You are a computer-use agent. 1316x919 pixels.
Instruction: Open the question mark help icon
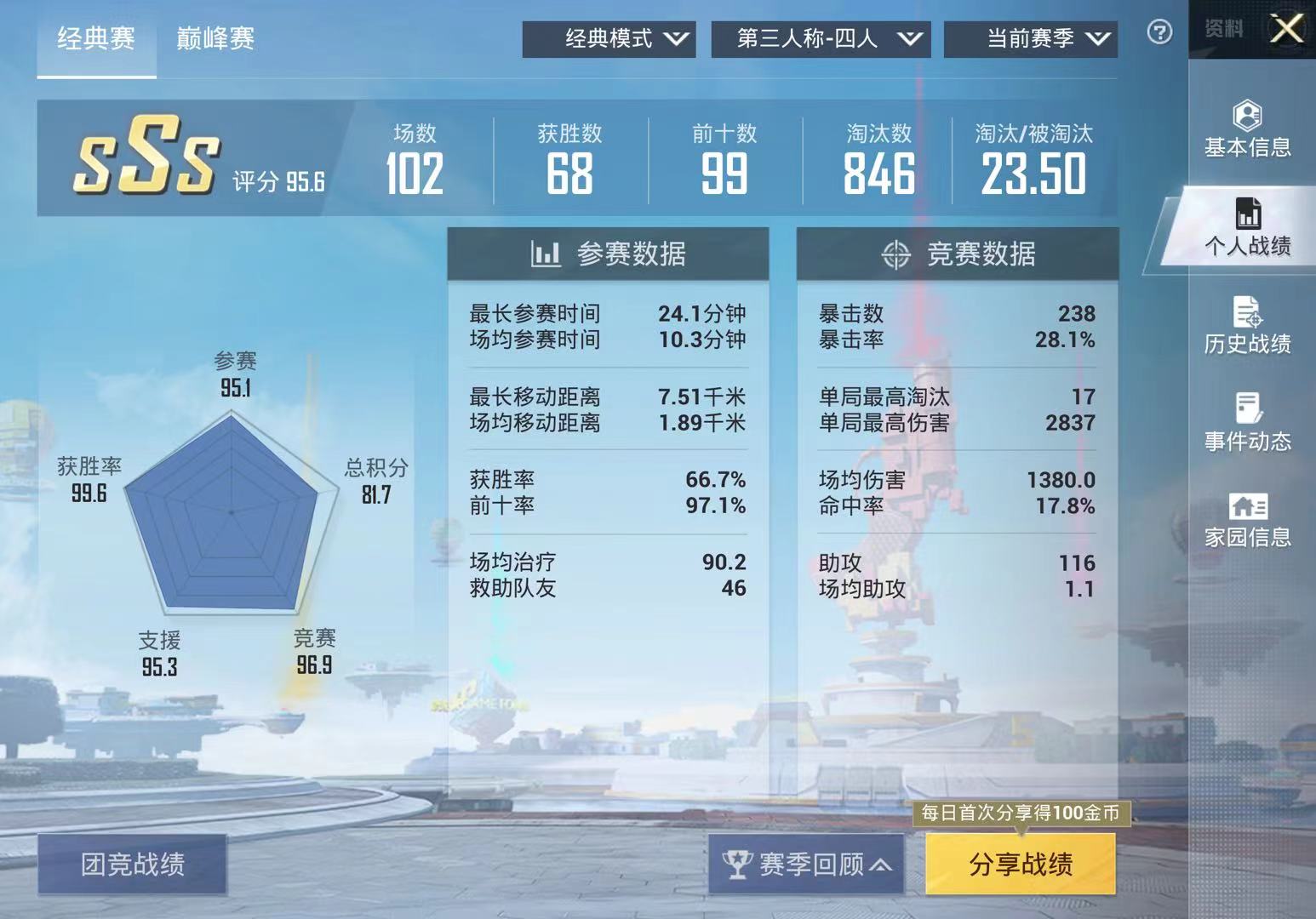(x=1159, y=32)
